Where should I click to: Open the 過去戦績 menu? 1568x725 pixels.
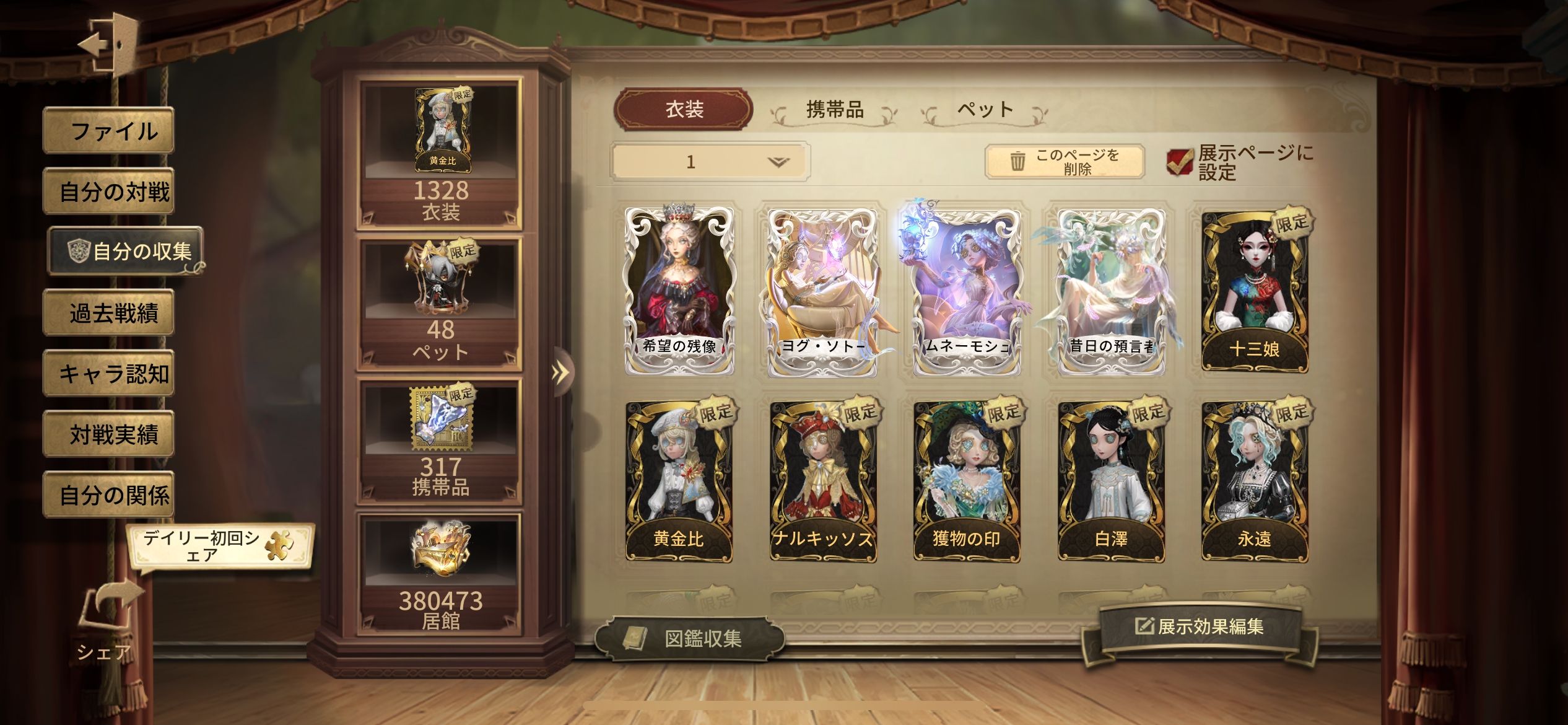108,313
